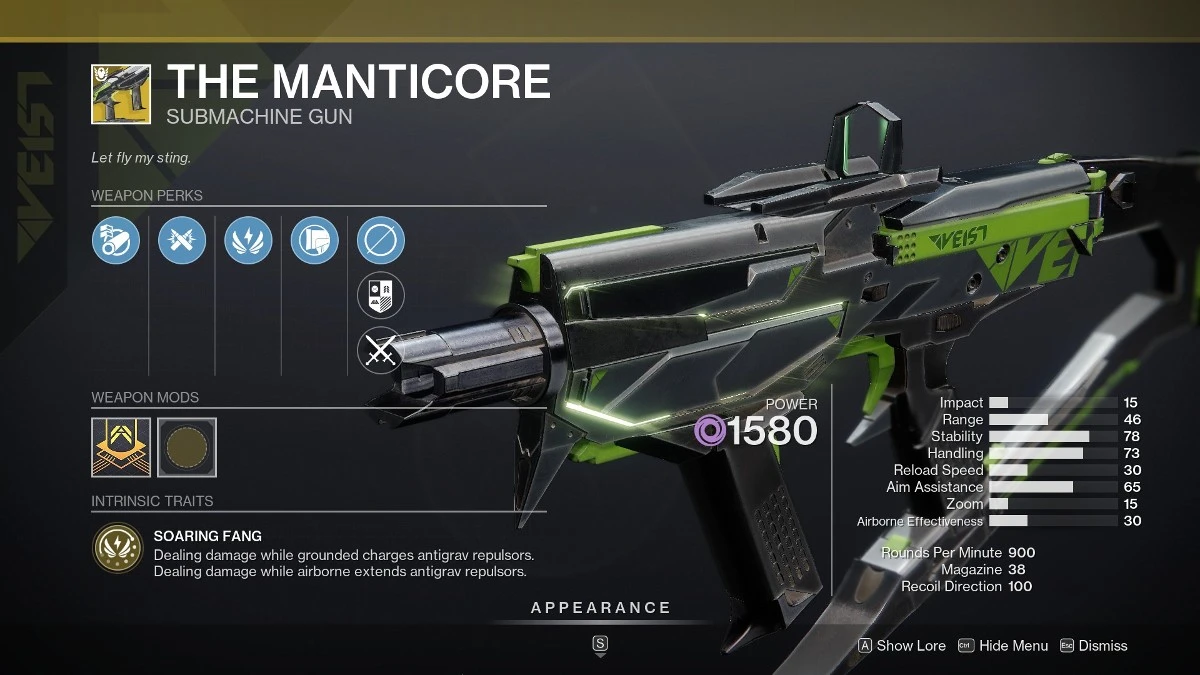Open the gold chevron weapon mod slot
This screenshot has height=675, width=1200.
point(121,447)
